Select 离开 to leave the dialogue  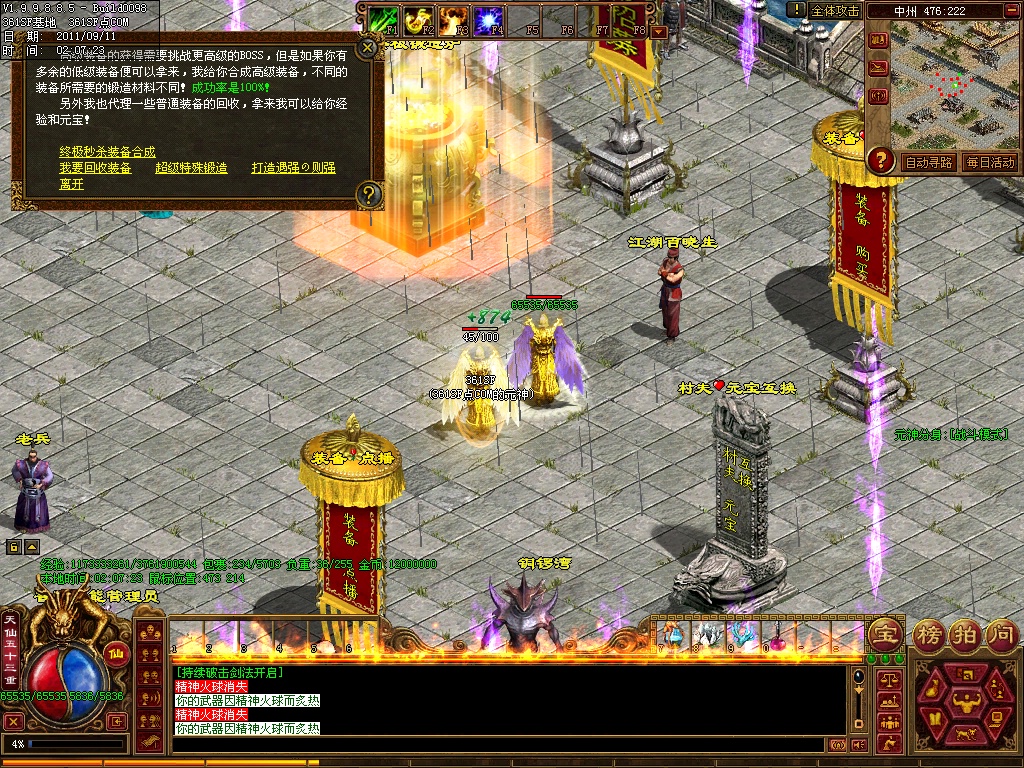(x=71, y=184)
